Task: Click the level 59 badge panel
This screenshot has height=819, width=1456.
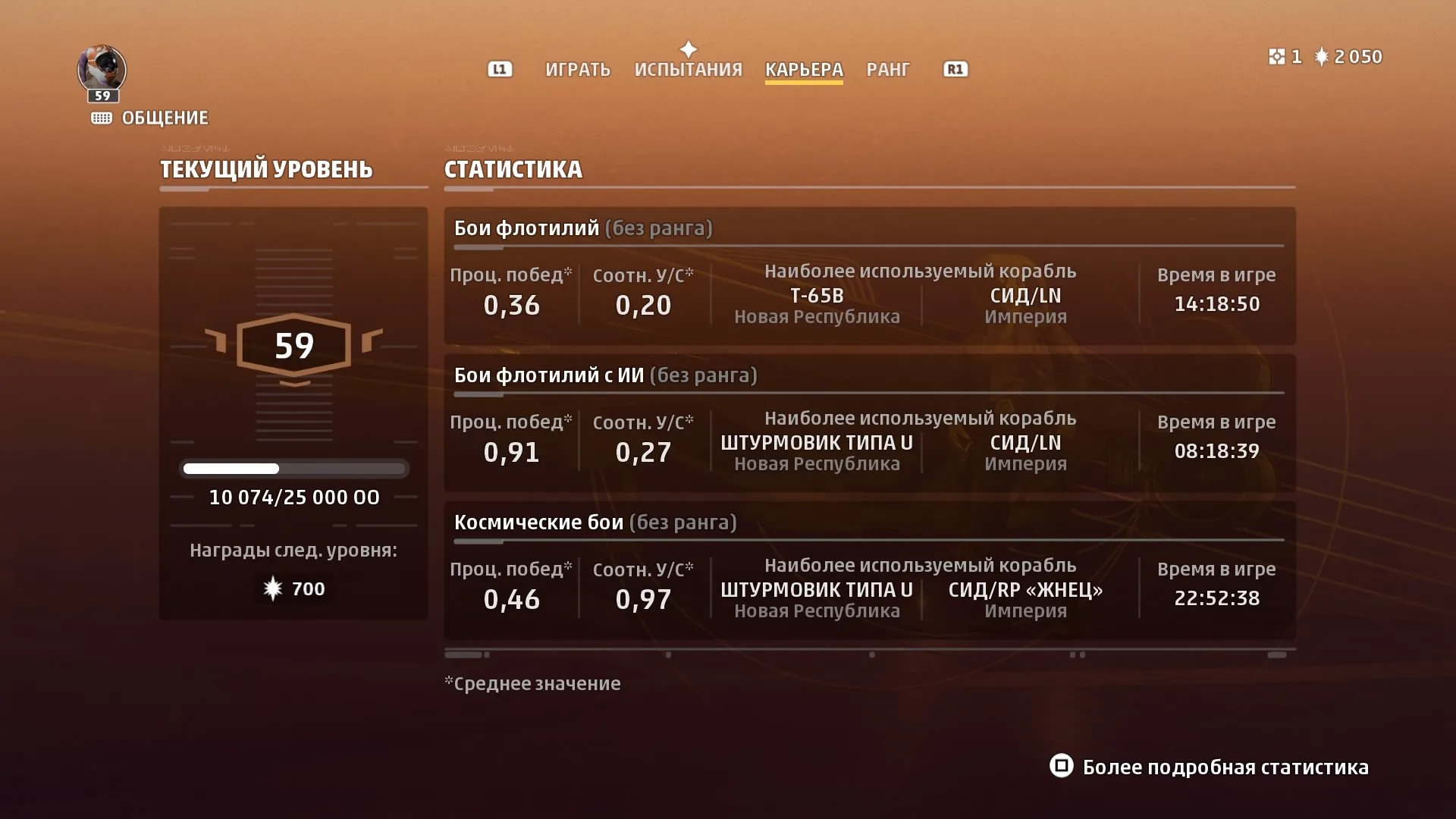Action: (293, 346)
